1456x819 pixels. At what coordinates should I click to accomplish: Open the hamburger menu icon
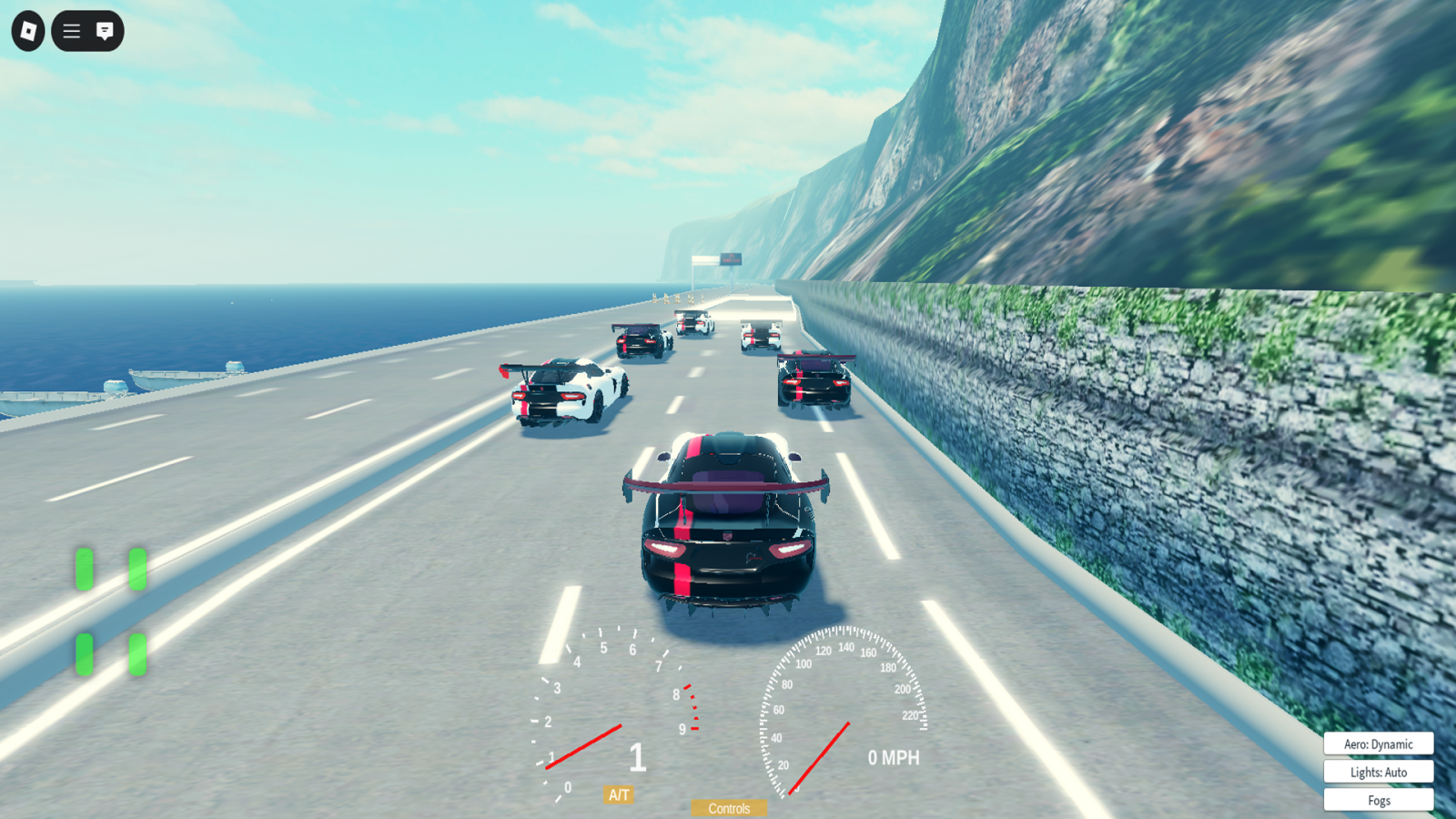pos(71,32)
